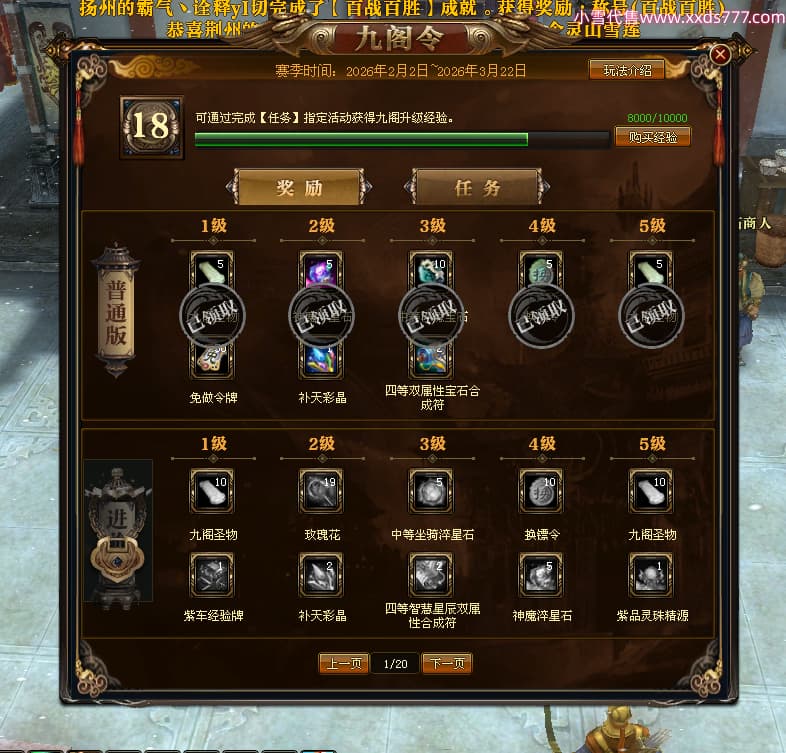The image size is (786, 753).
Task: Go to the 下一页 next page
Action: pyautogui.click(x=446, y=663)
